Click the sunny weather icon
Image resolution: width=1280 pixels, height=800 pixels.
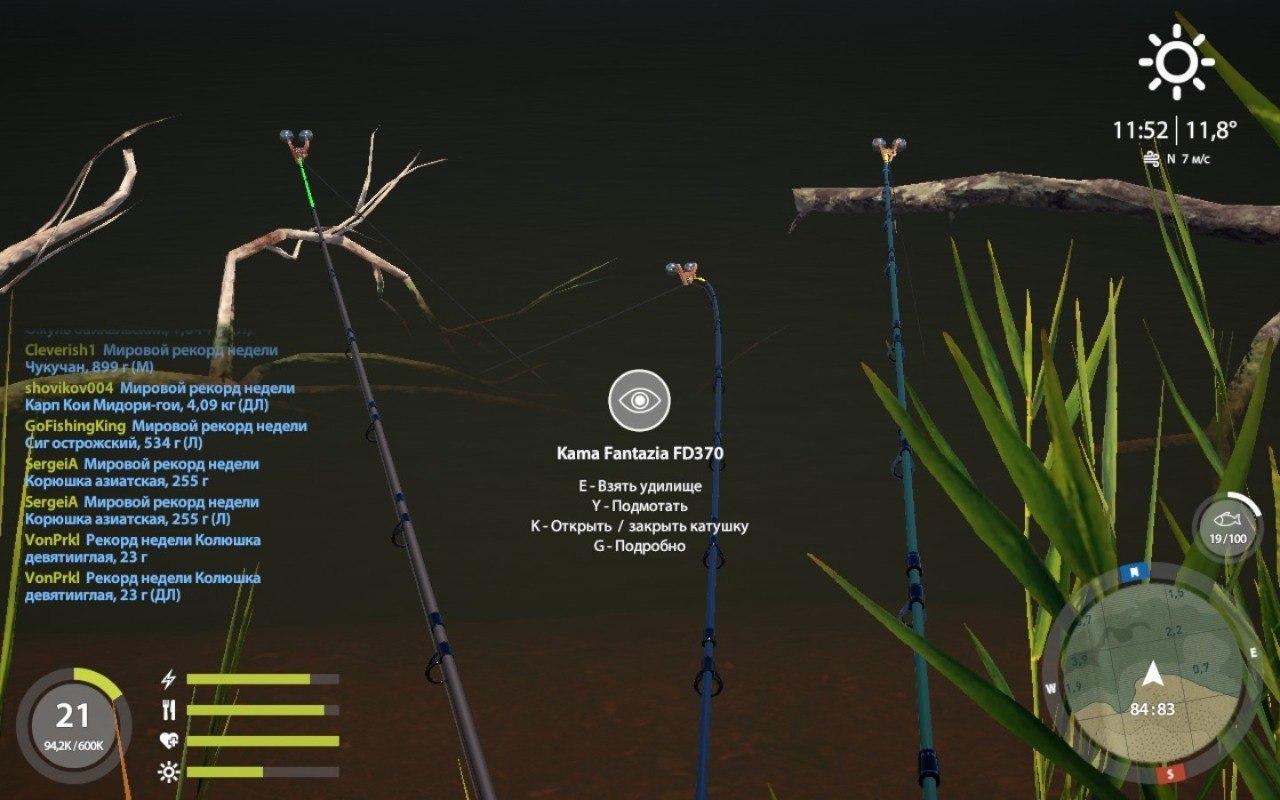pyautogui.click(x=1176, y=62)
